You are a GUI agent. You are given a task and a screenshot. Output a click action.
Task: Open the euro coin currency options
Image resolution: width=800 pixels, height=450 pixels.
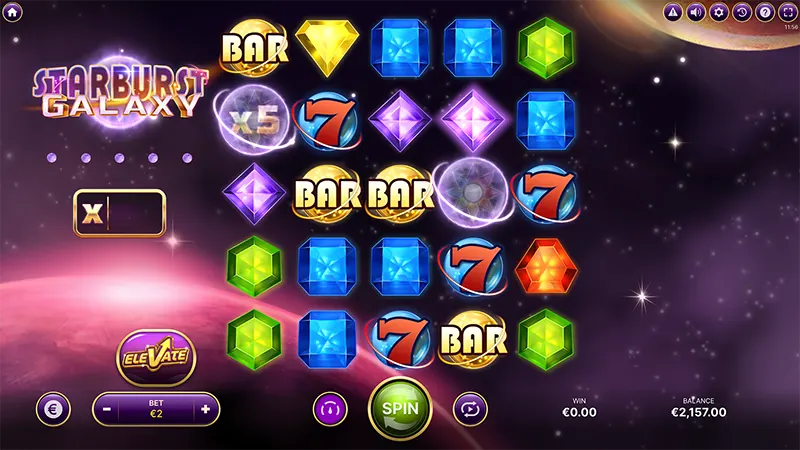click(53, 408)
